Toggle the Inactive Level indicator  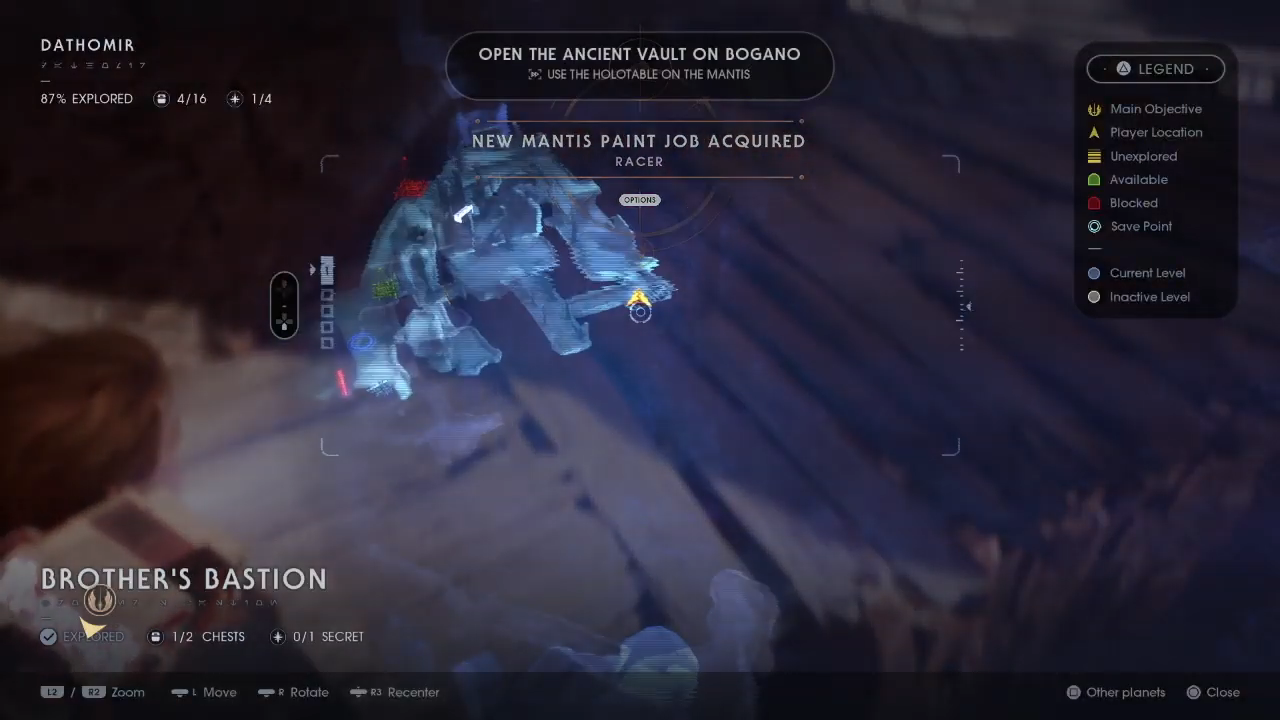pos(1094,296)
